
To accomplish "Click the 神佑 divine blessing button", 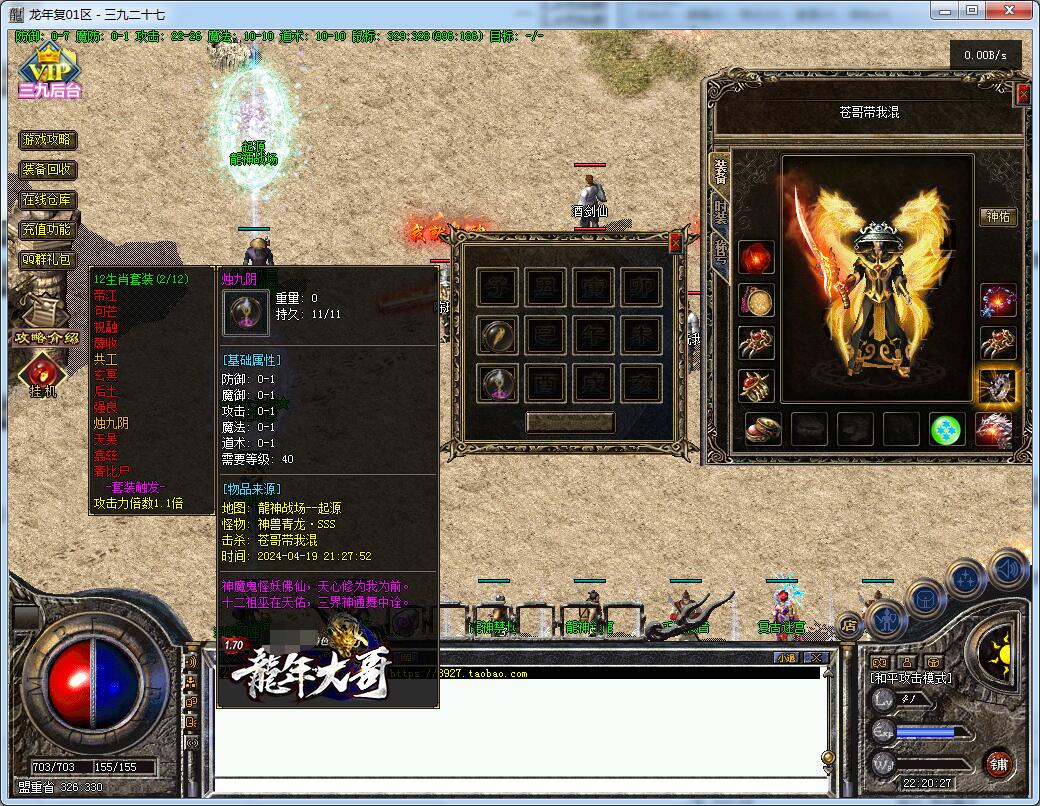I will pos(998,217).
